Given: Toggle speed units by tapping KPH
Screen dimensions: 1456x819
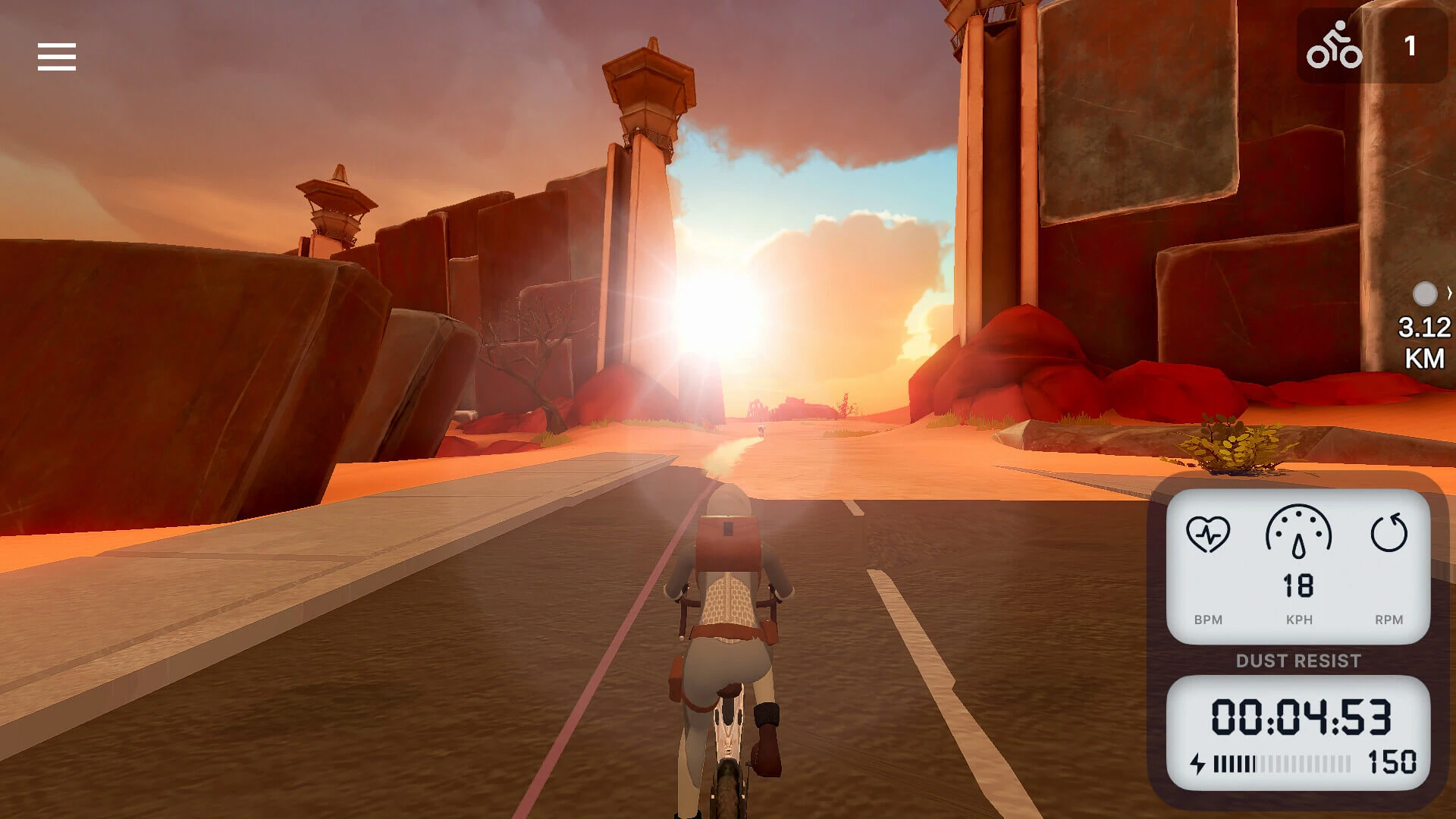Looking at the screenshot, I should coord(1300,620).
